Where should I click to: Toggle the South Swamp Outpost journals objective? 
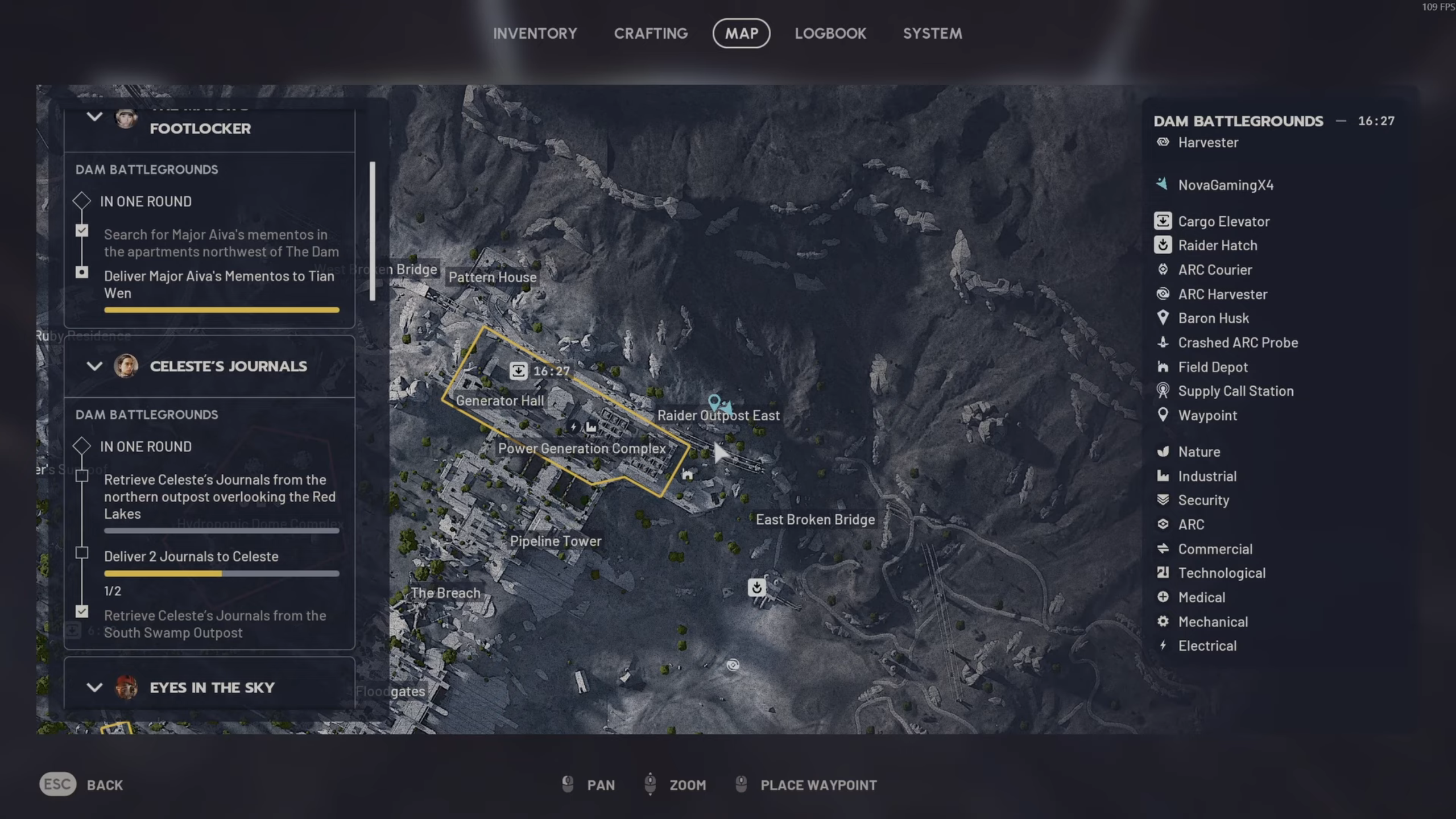[x=82, y=611]
